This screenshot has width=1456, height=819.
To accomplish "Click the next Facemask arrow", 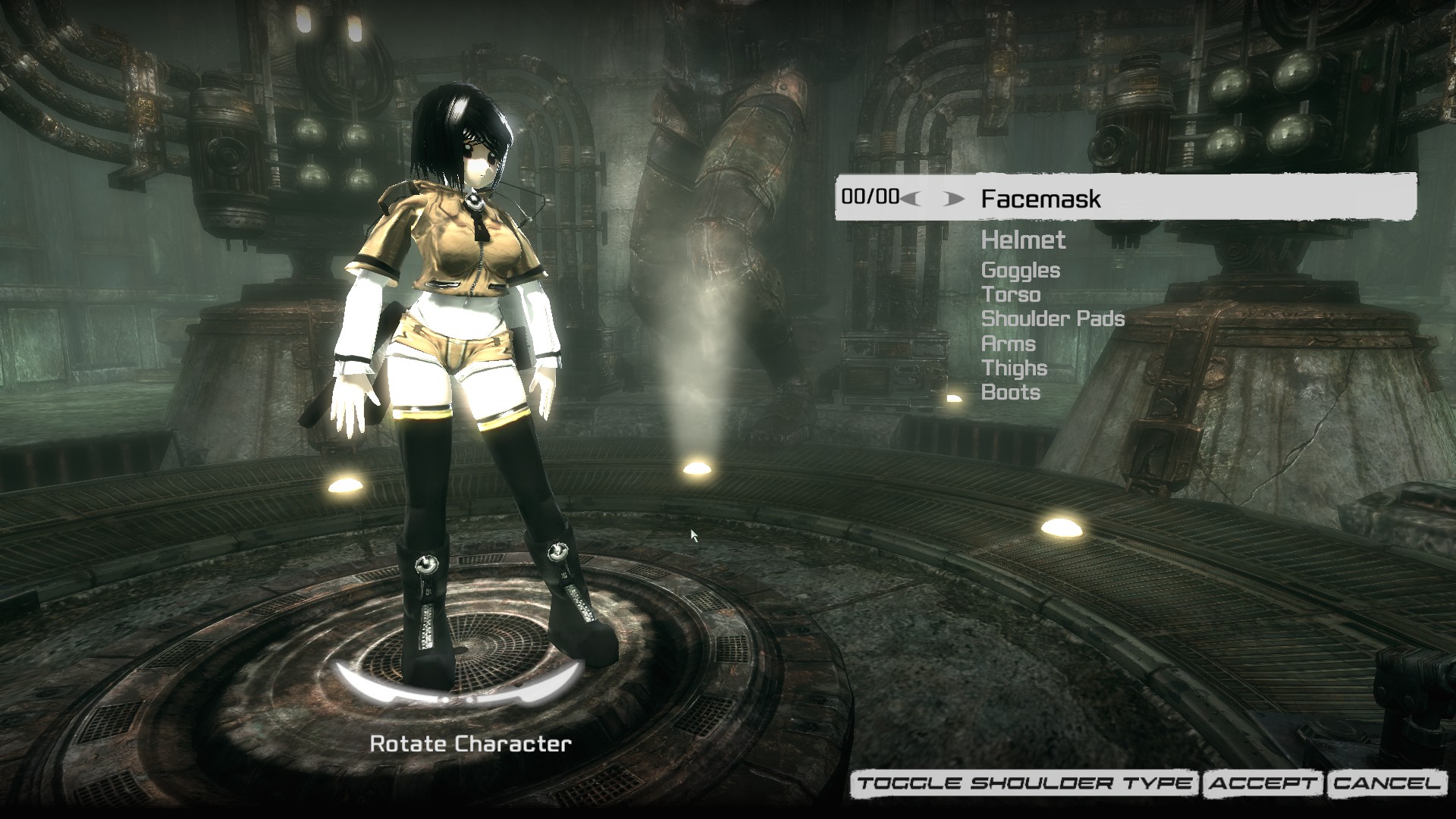I will (x=954, y=199).
